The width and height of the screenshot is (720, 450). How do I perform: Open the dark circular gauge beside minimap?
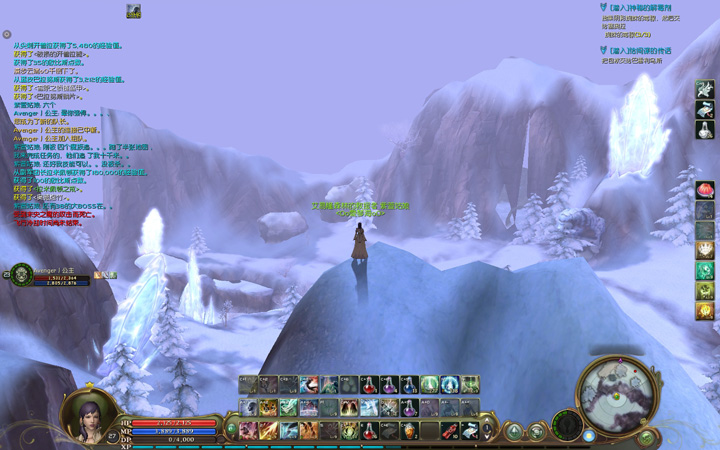coord(567,424)
